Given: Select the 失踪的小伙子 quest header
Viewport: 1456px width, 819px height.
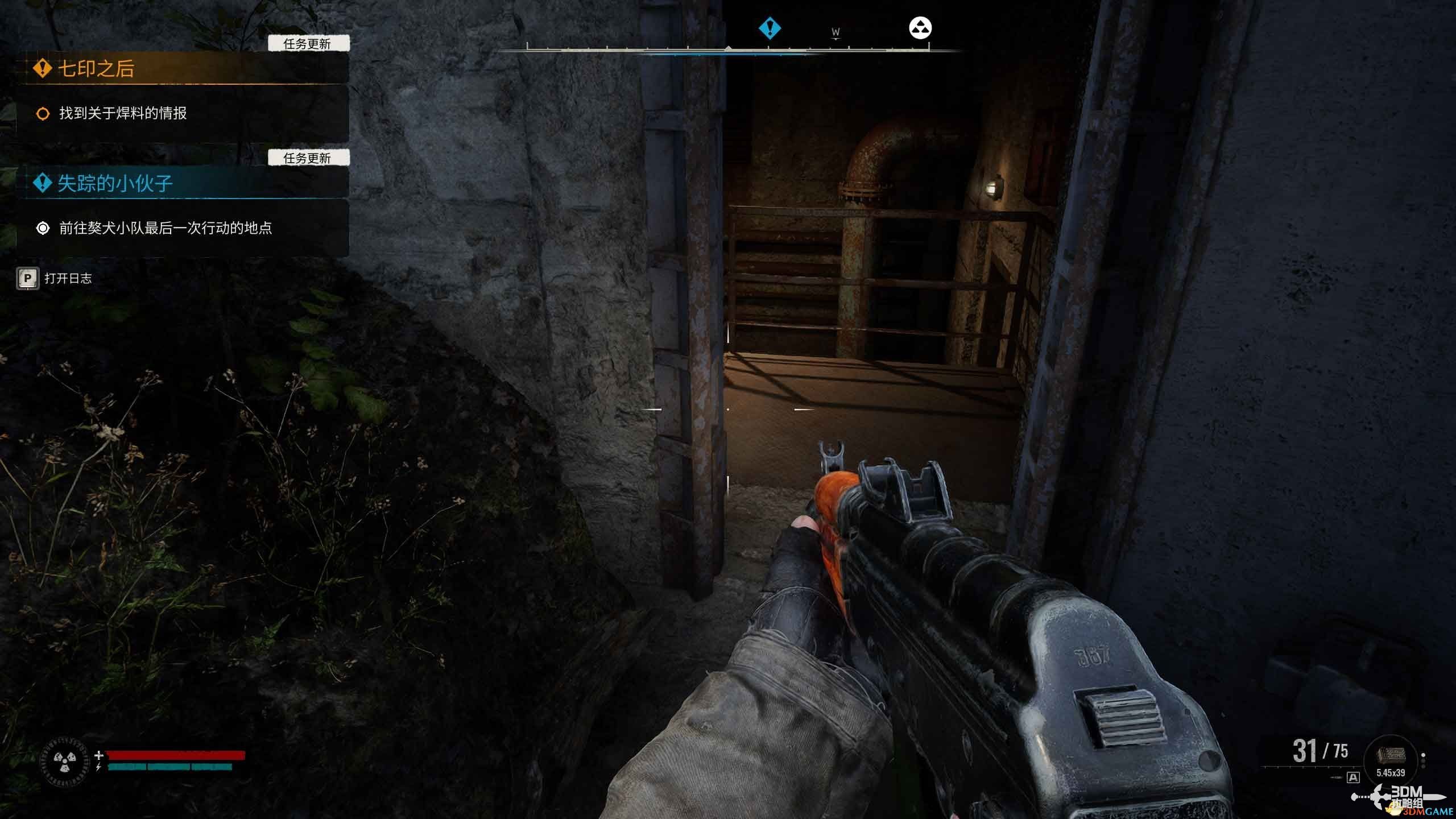Looking at the screenshot, I should click(115, 183).
